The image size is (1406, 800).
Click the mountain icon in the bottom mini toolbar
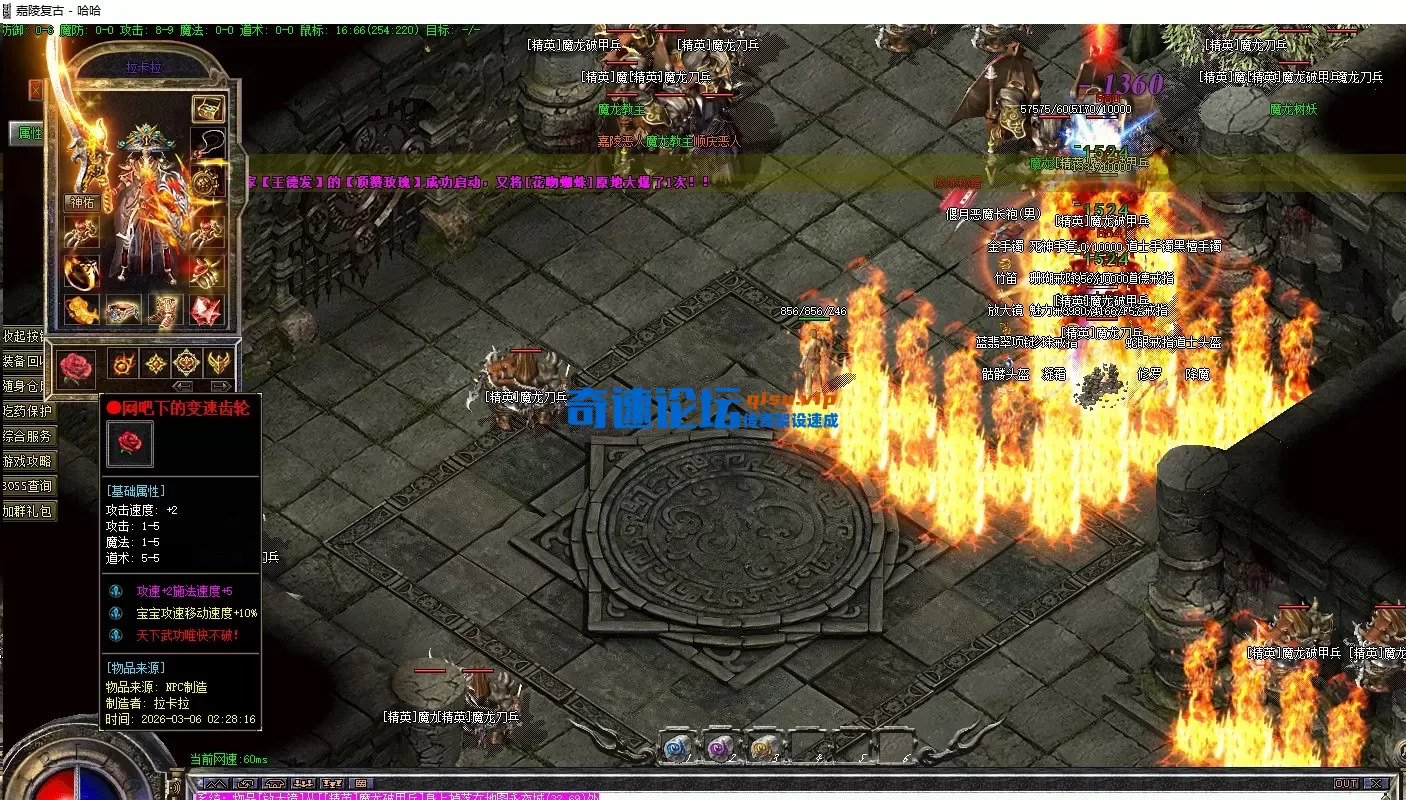(x=216, y=784)
